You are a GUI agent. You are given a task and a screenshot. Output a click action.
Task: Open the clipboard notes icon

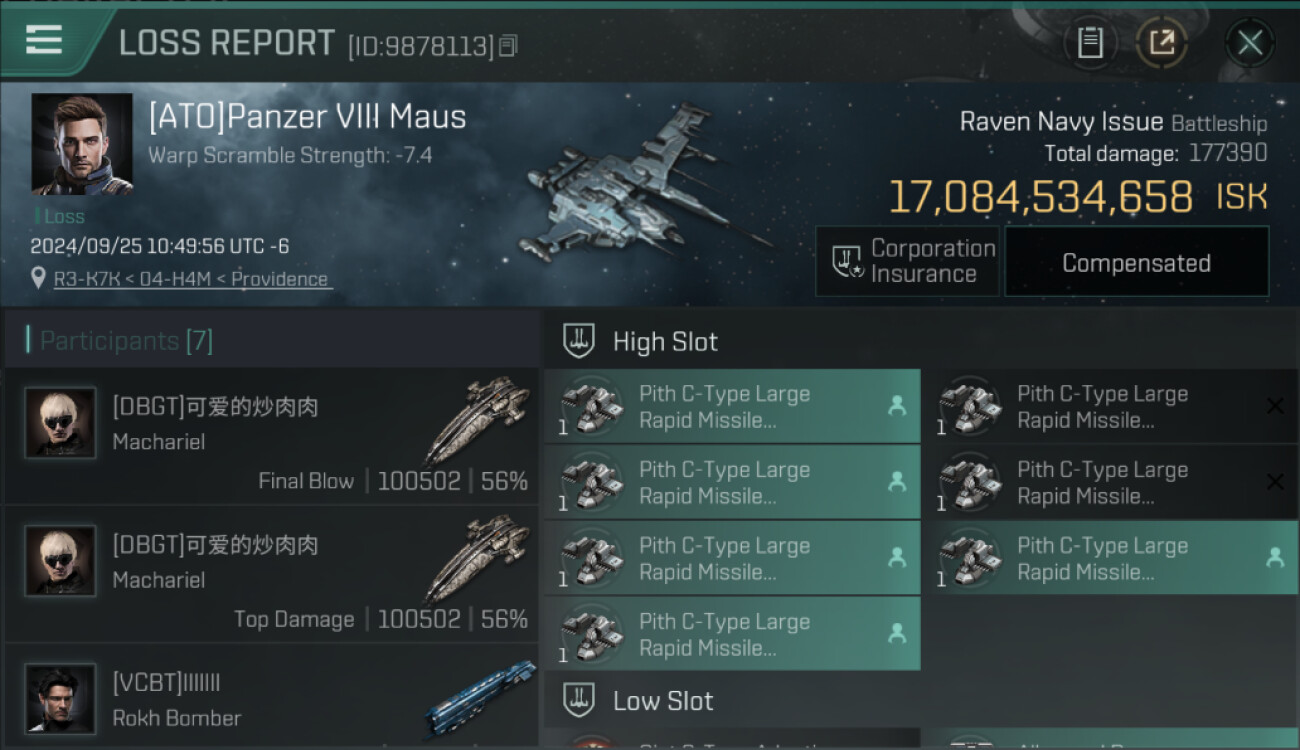[x=1090, y=42]
